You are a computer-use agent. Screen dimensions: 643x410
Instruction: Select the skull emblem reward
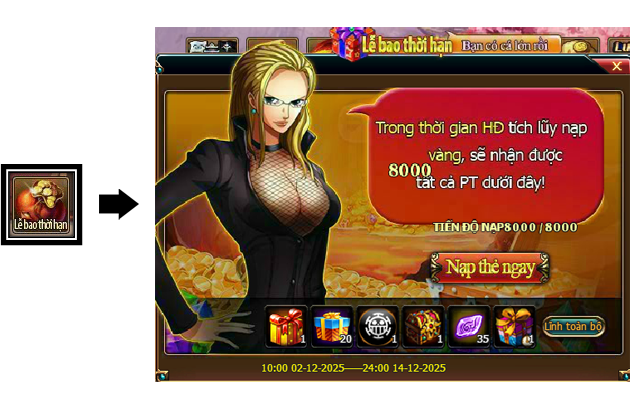pos(379,326)
